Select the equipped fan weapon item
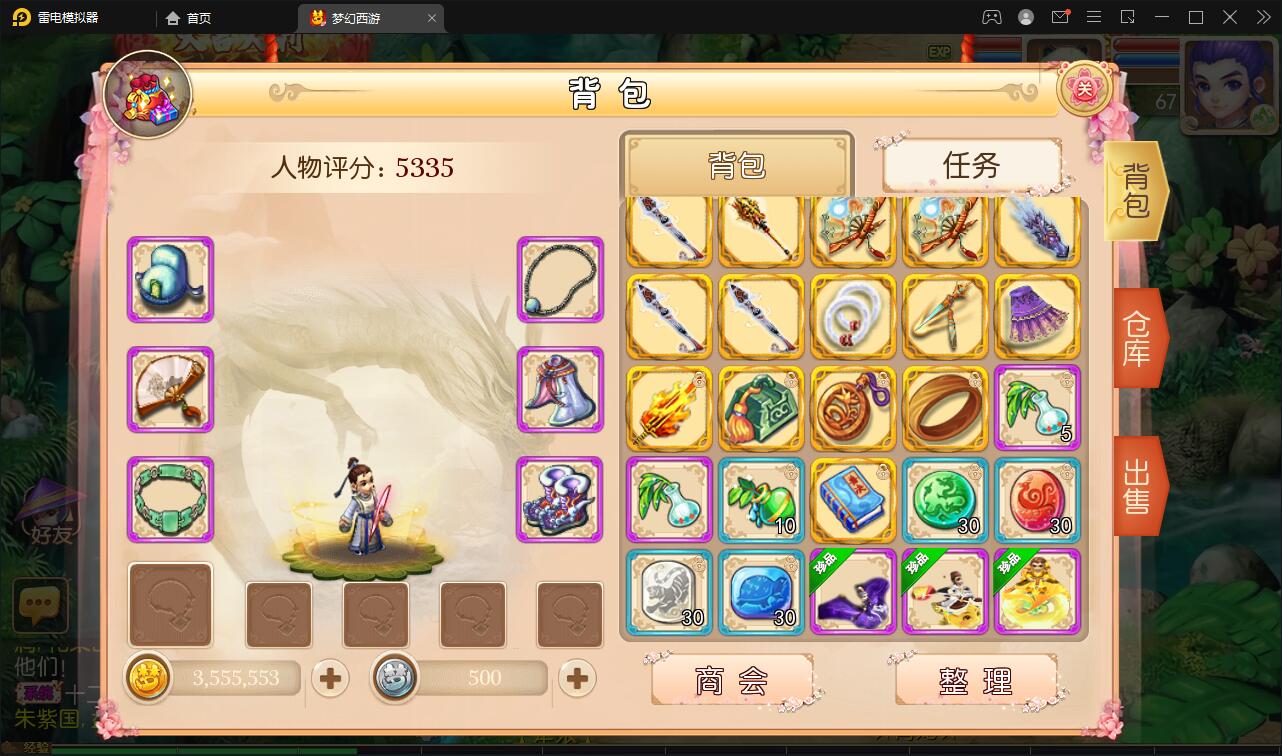 170,390
